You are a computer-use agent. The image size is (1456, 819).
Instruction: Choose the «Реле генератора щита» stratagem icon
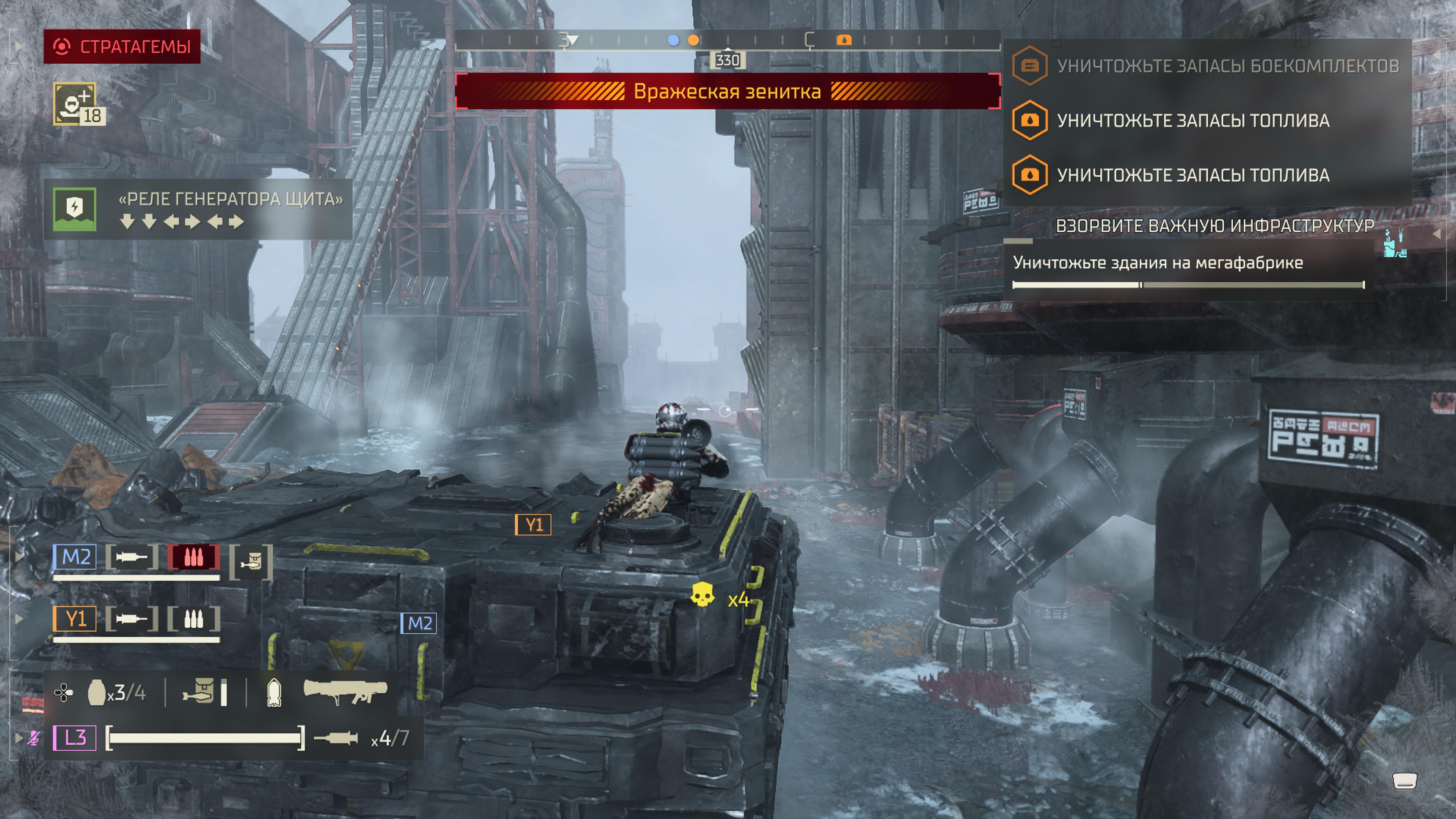click(75, 209)
